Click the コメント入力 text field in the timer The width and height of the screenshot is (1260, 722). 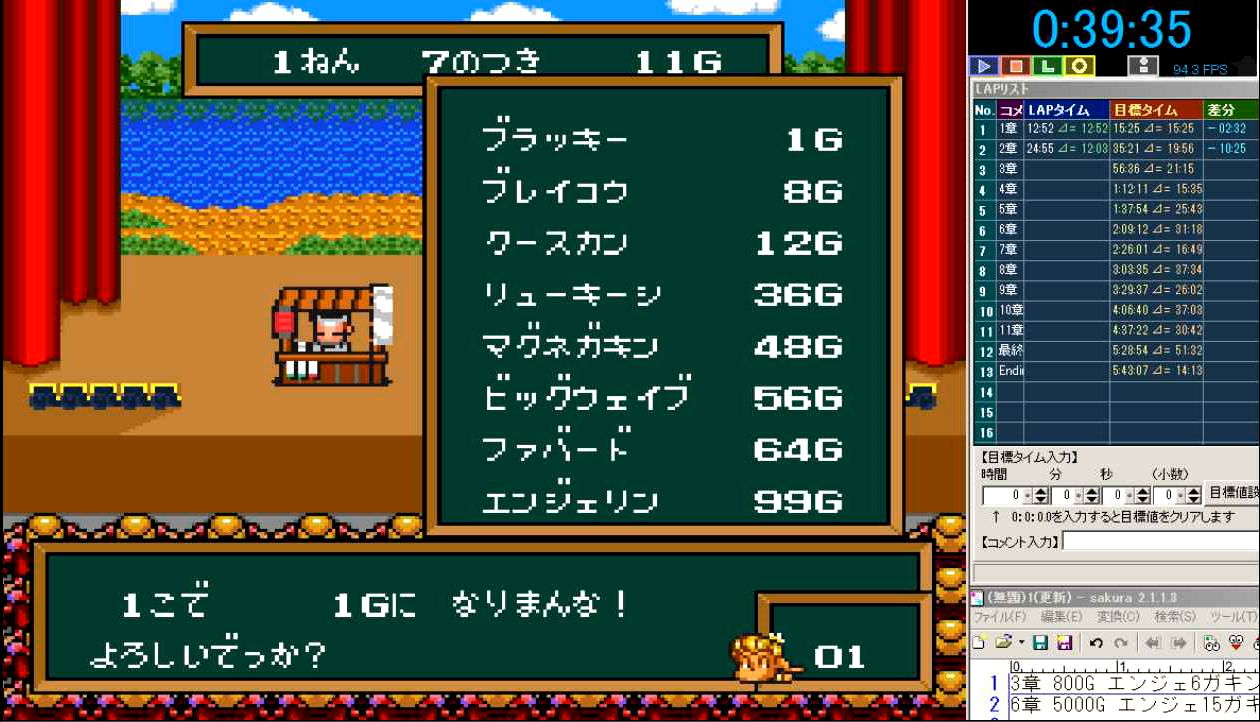point(1160,541)
